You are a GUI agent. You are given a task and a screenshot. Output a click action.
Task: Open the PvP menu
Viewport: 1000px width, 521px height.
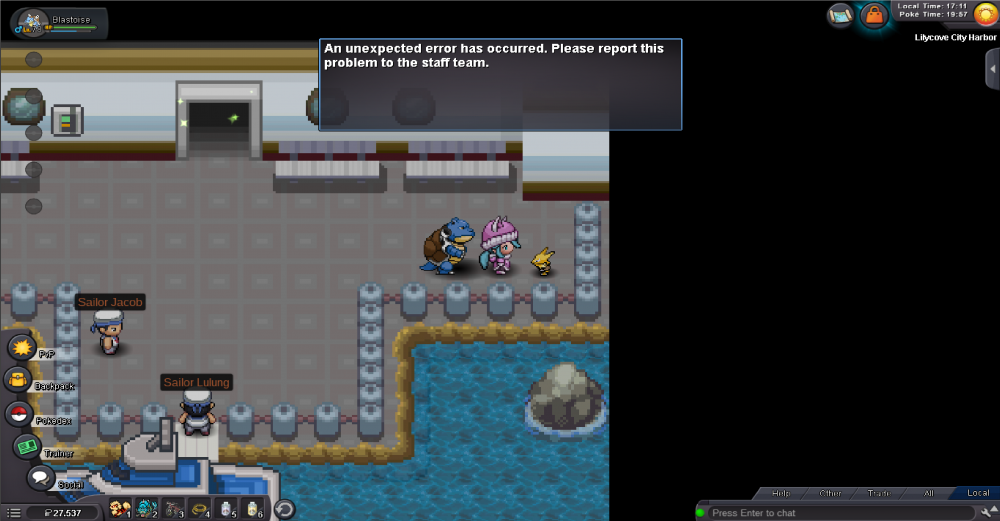[x=22, y=348]
